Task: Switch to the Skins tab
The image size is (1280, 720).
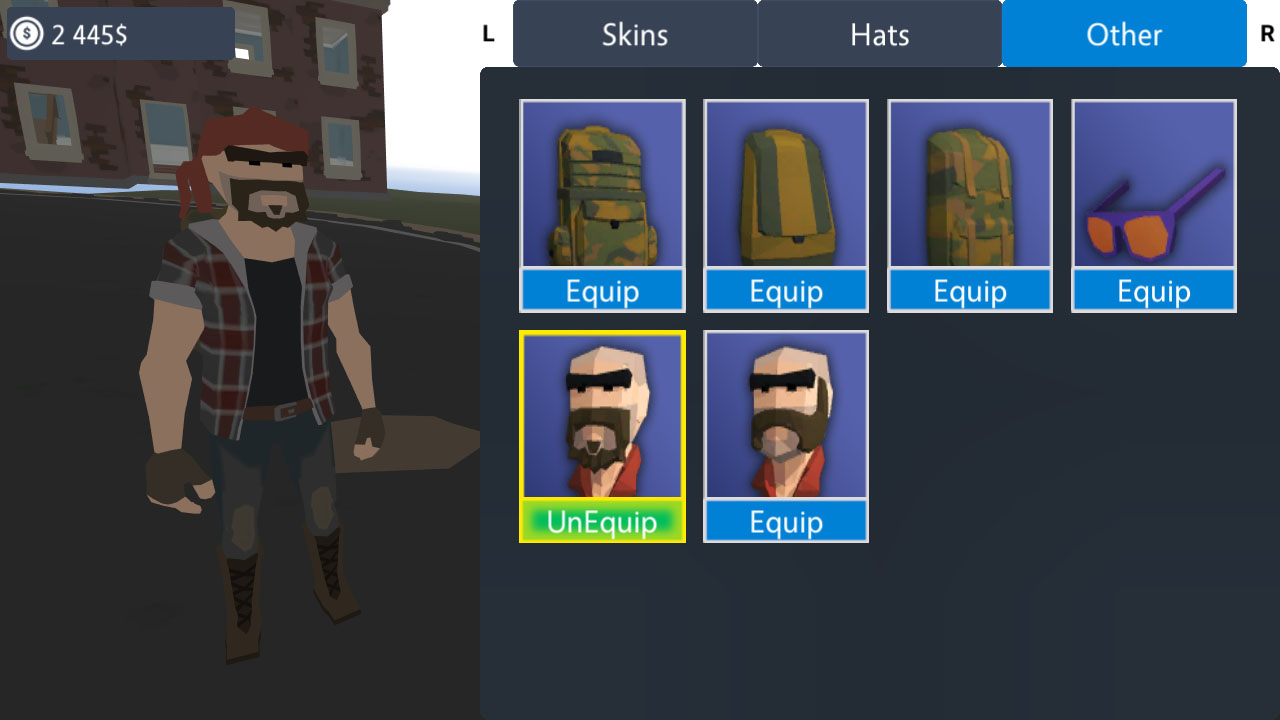Action: pyautogui.click(x=634, y=34)
